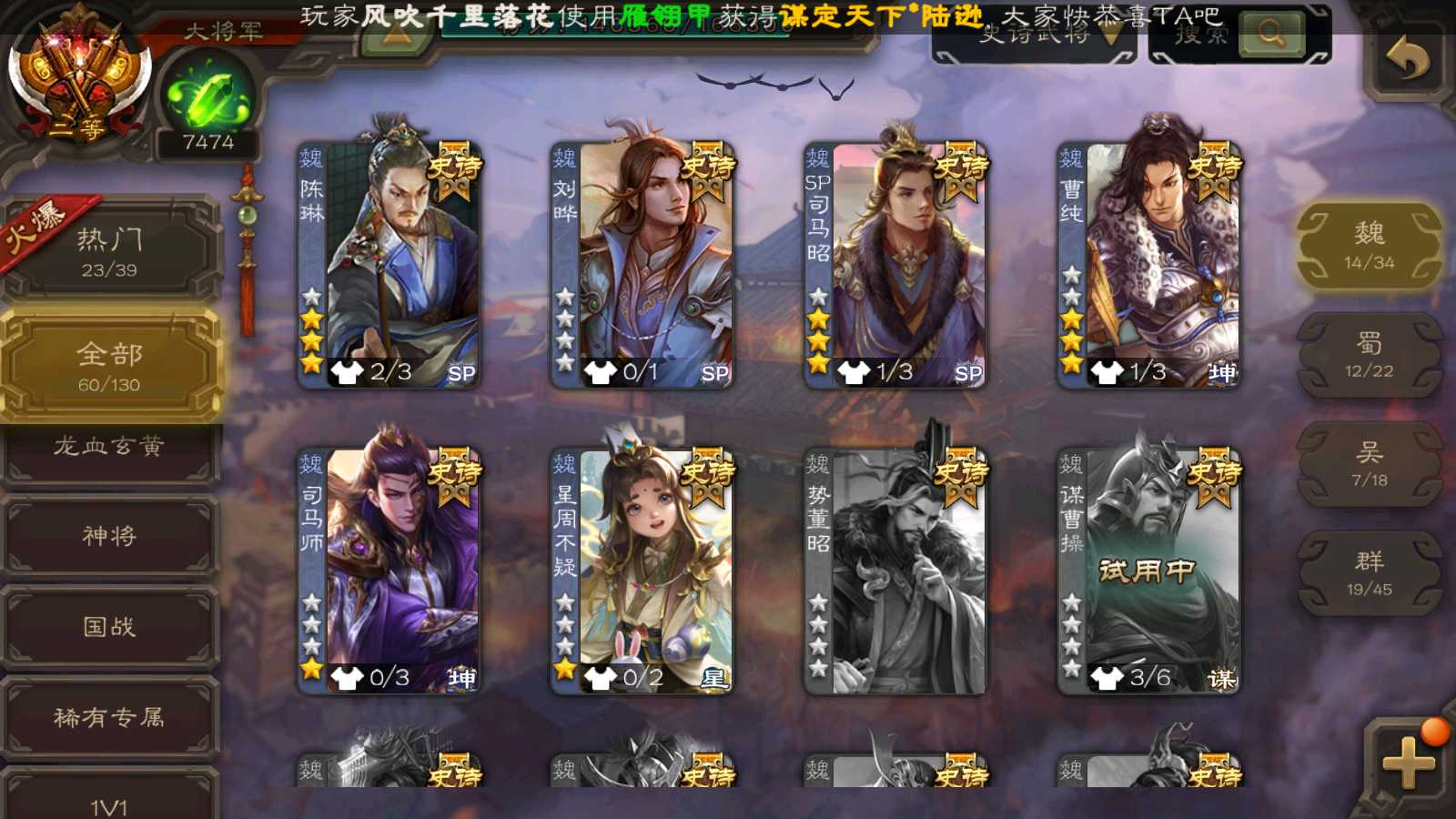Filter heroes by 蜀 faction

coord(1369,355)
